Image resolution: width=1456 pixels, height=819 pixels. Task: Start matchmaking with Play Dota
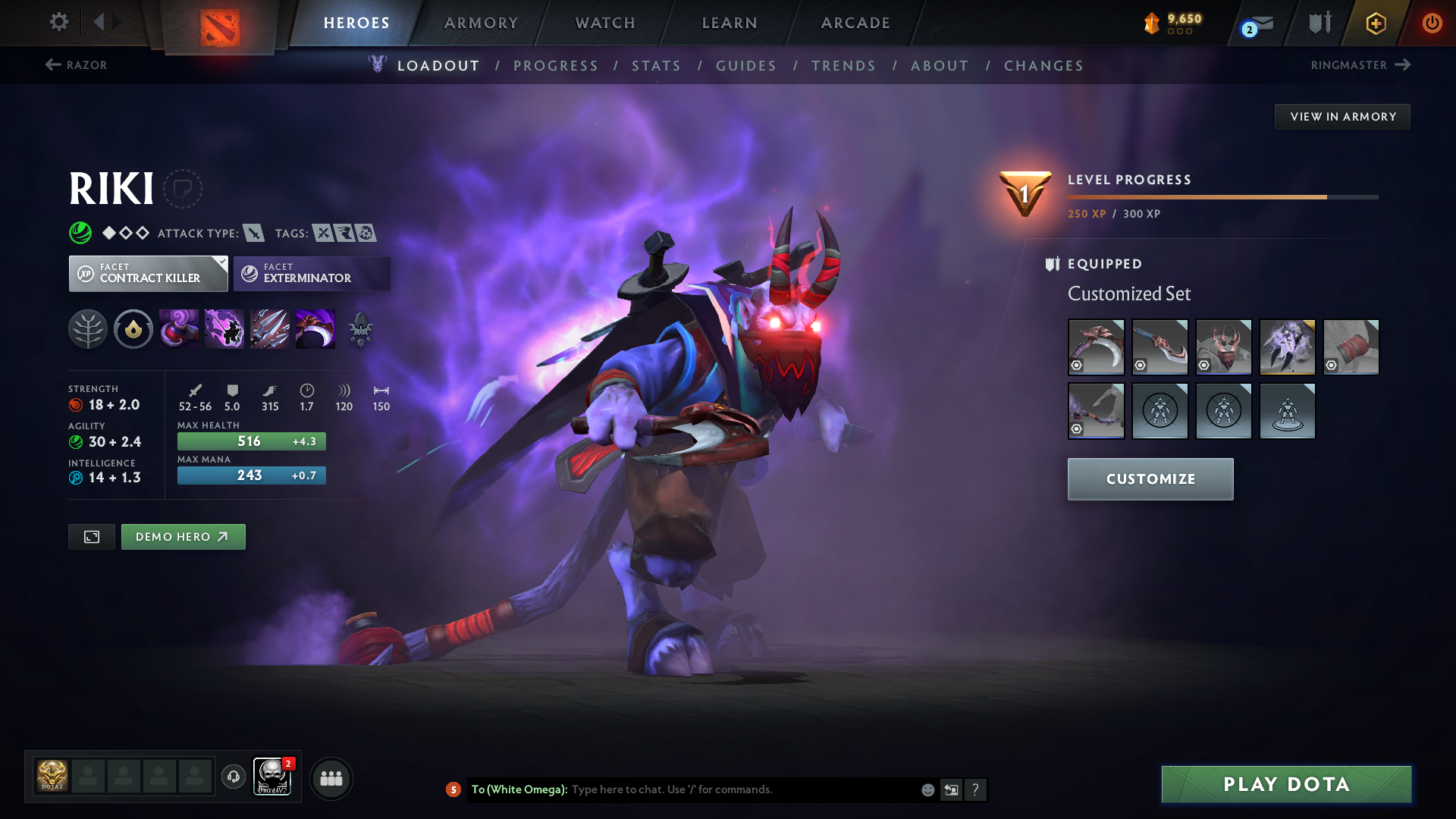[x=1286, y=784]
